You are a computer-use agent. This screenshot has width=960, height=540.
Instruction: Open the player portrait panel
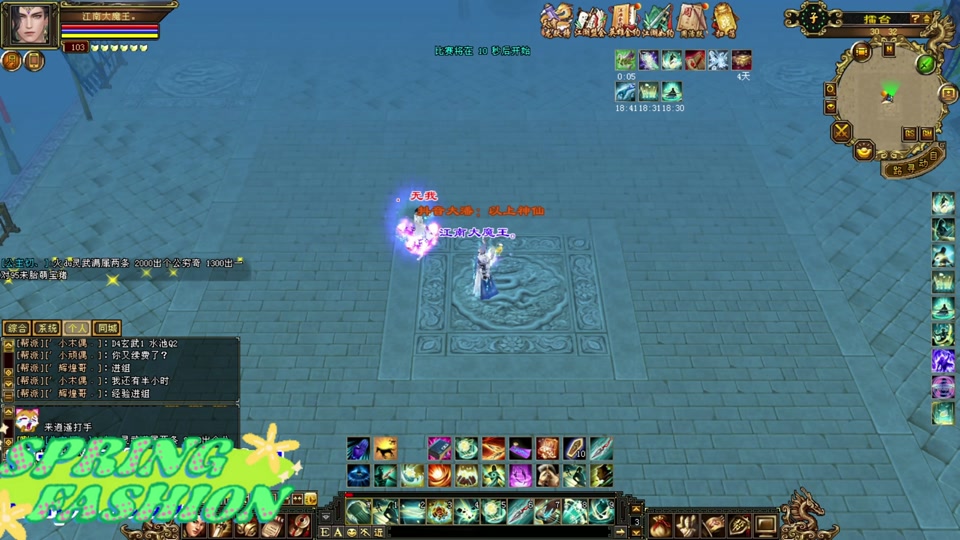click(x=28, y=24)
